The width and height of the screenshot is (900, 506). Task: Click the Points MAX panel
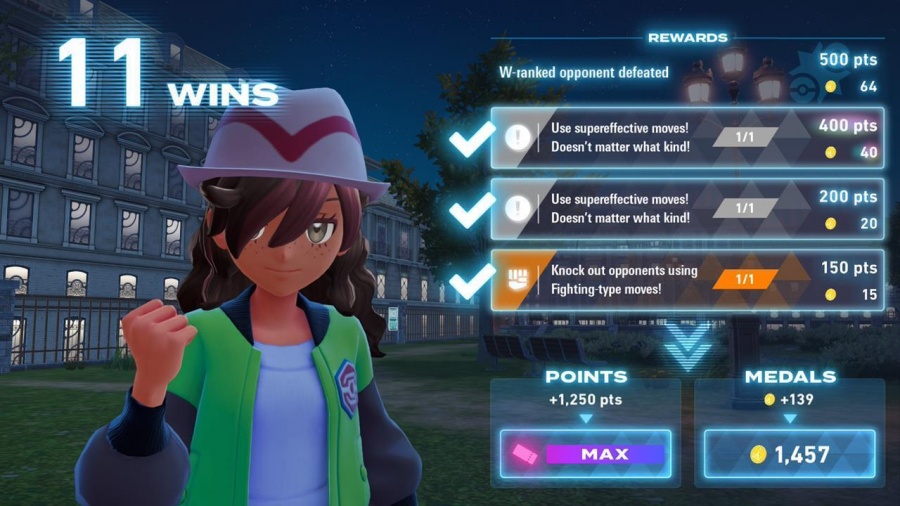pyautogui.click(x=585, y=454)
